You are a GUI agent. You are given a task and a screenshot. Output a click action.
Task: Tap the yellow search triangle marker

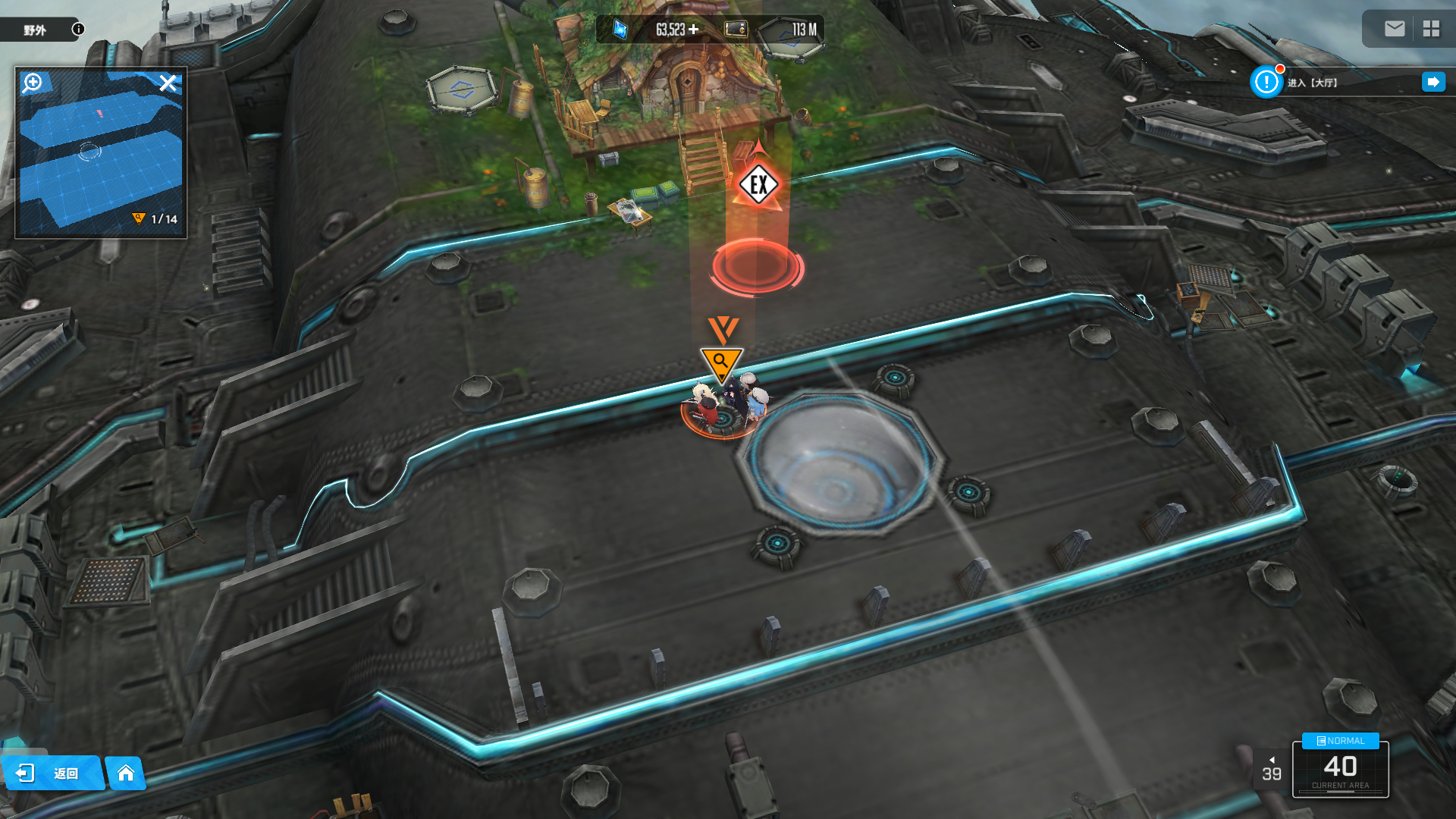click(x=721, y=362)
